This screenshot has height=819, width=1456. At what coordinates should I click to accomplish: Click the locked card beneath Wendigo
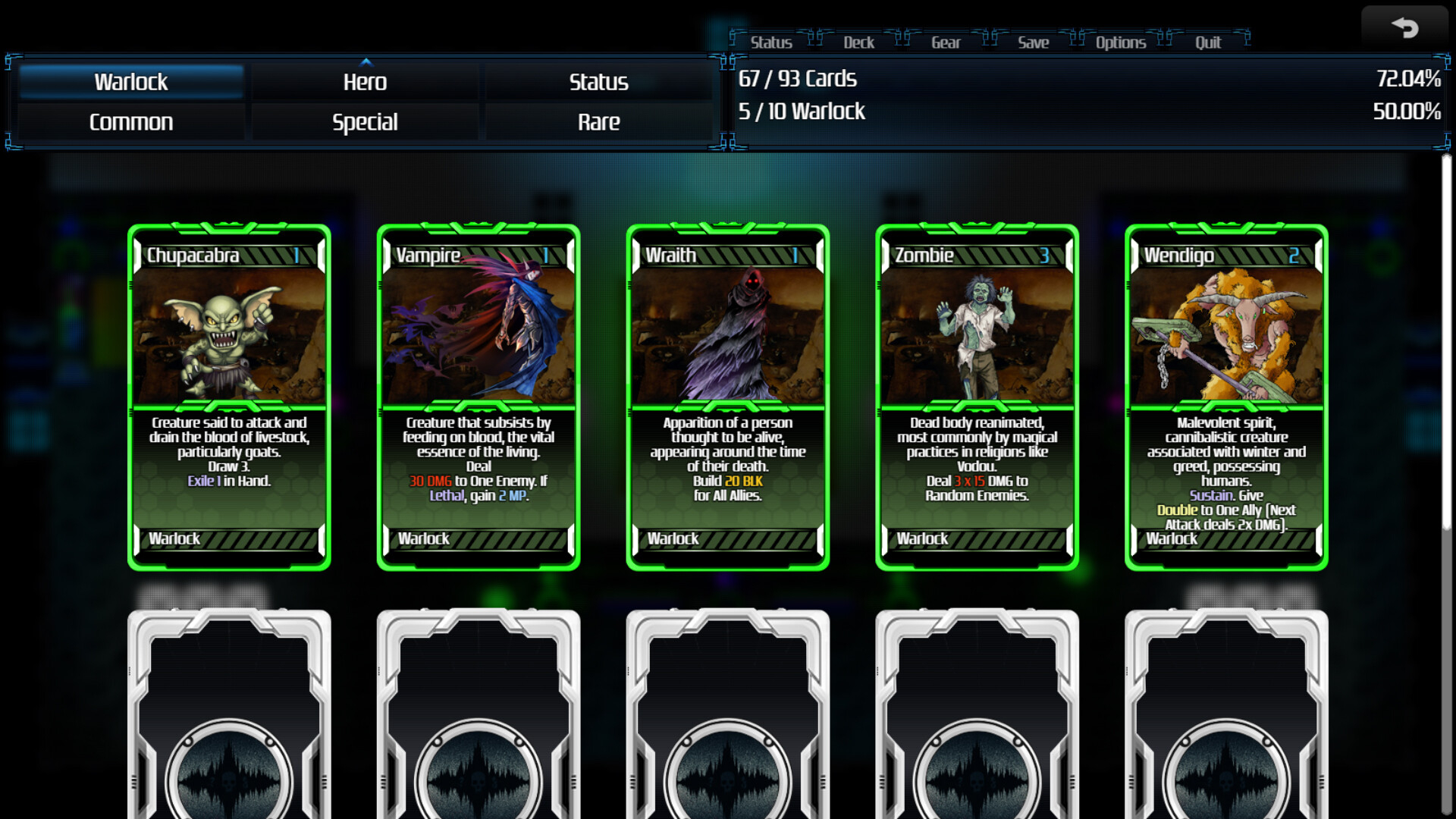click(1224, 713)
